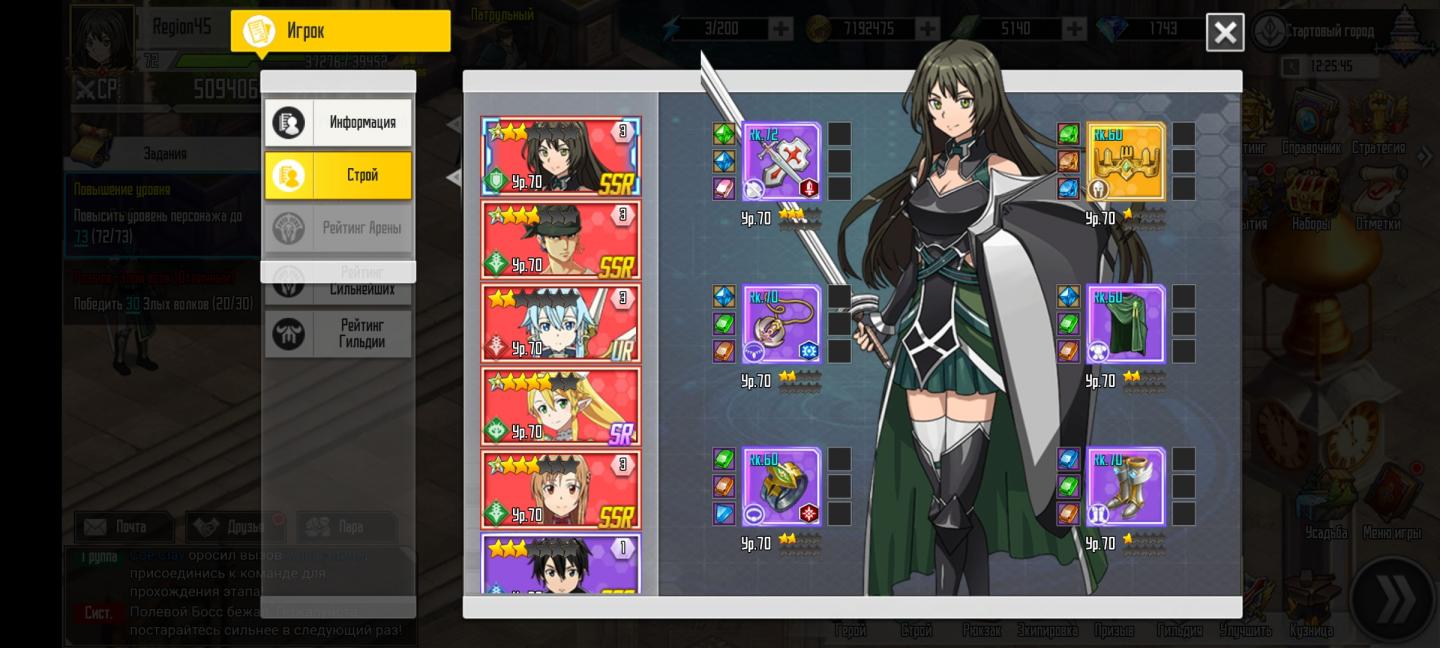1440x648 pixels.
Task: Choose the blue-haired UR hero card
Action: tap(561, 323)
